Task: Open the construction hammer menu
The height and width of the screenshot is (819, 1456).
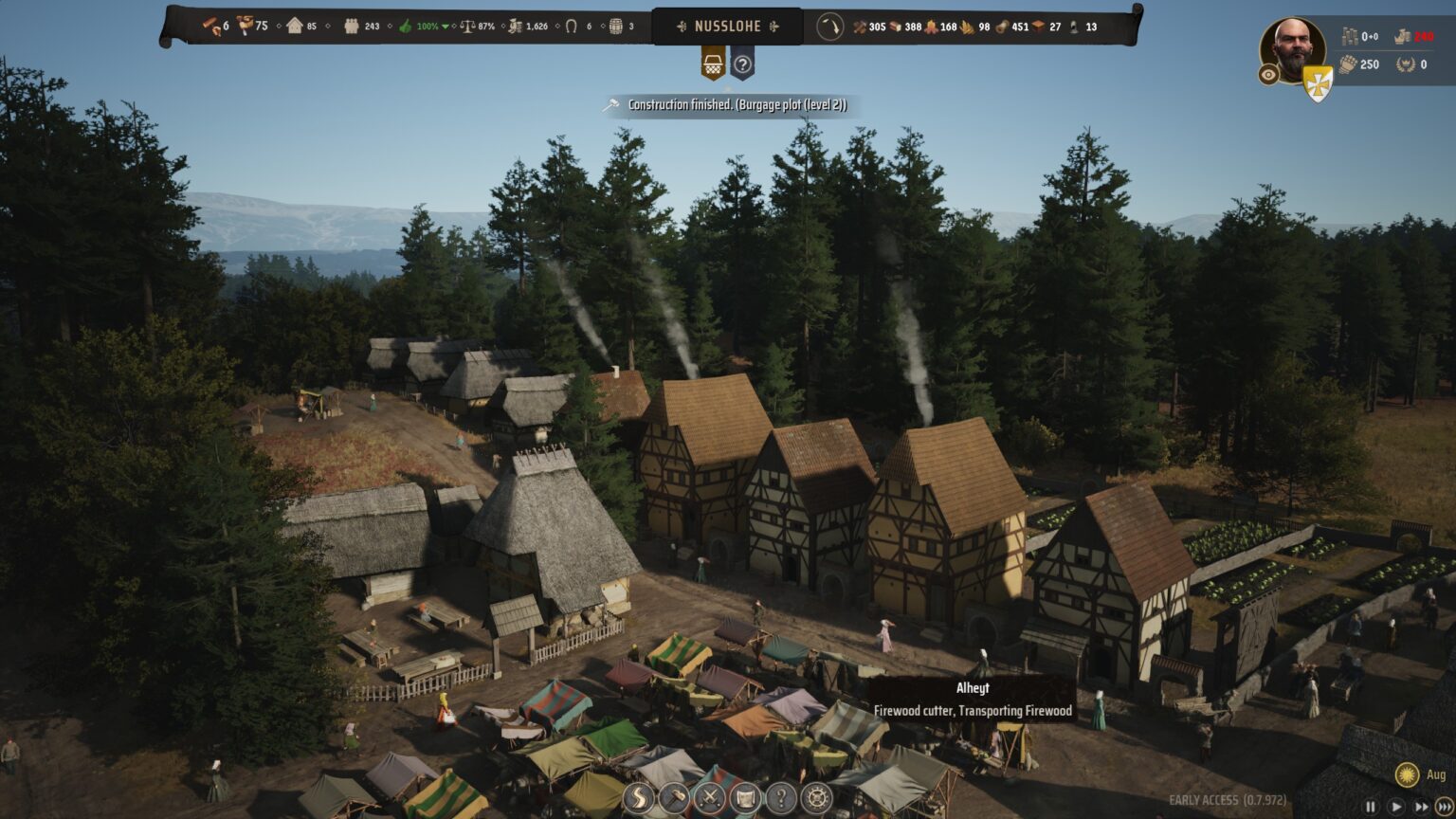Action: point(674,798)
